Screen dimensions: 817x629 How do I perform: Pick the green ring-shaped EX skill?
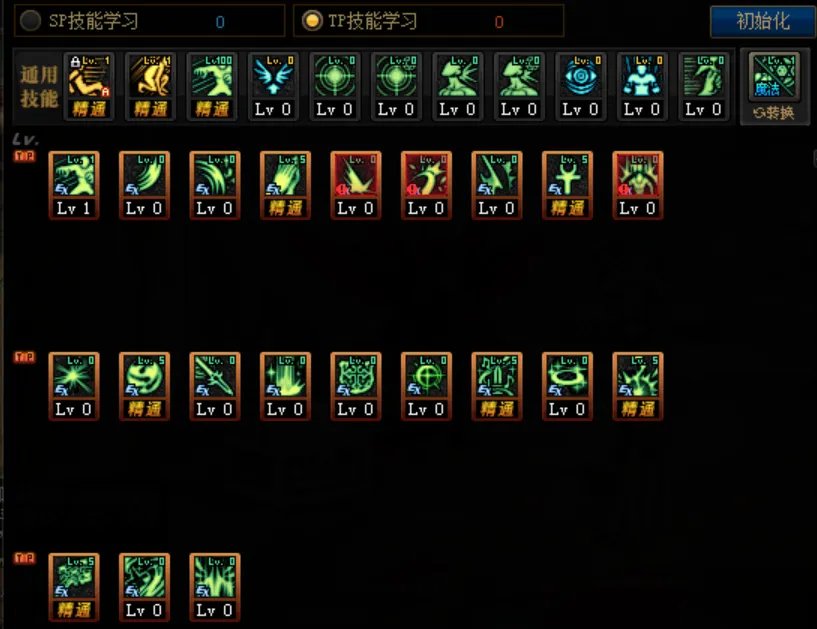tap(567, 377)
